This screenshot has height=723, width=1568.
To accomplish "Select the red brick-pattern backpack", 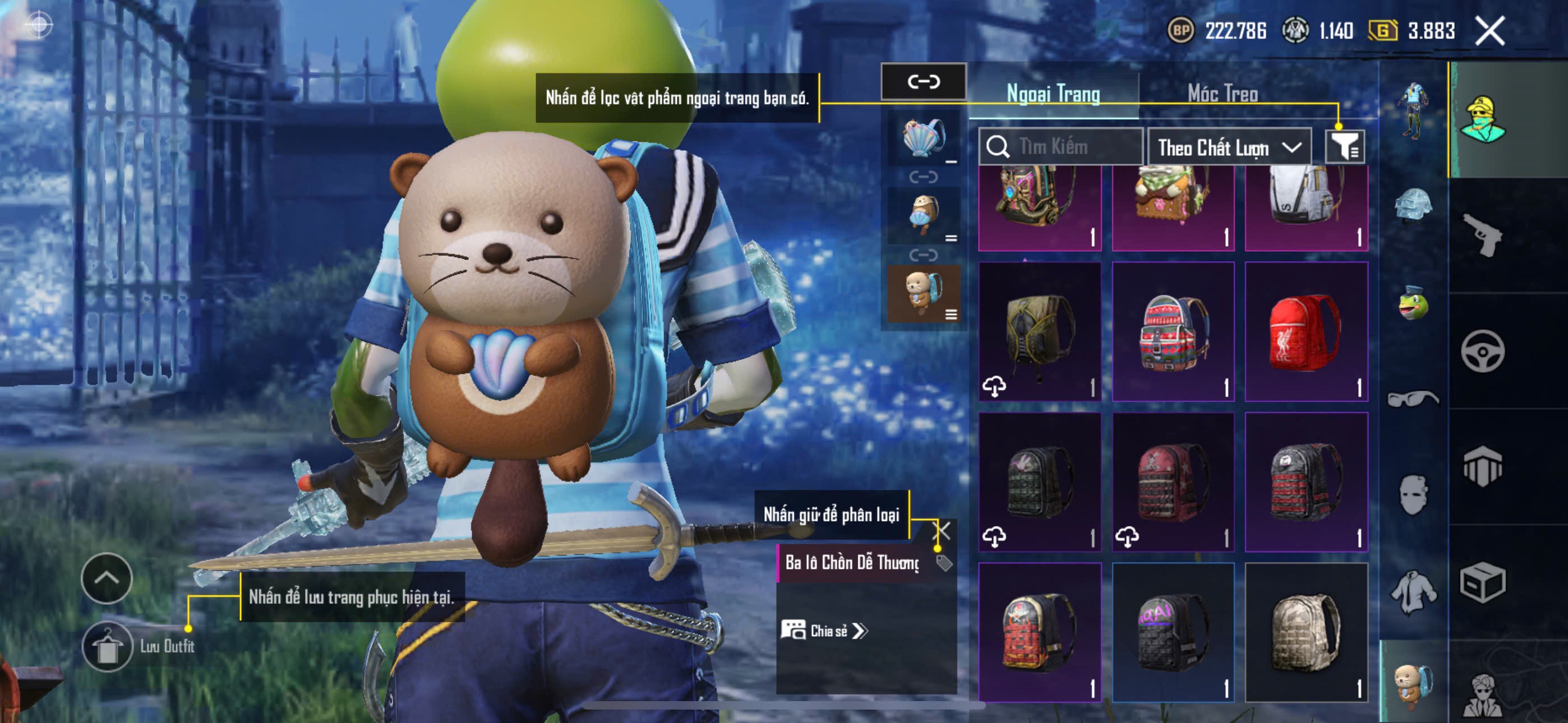I will click(x=1040, y=632).
